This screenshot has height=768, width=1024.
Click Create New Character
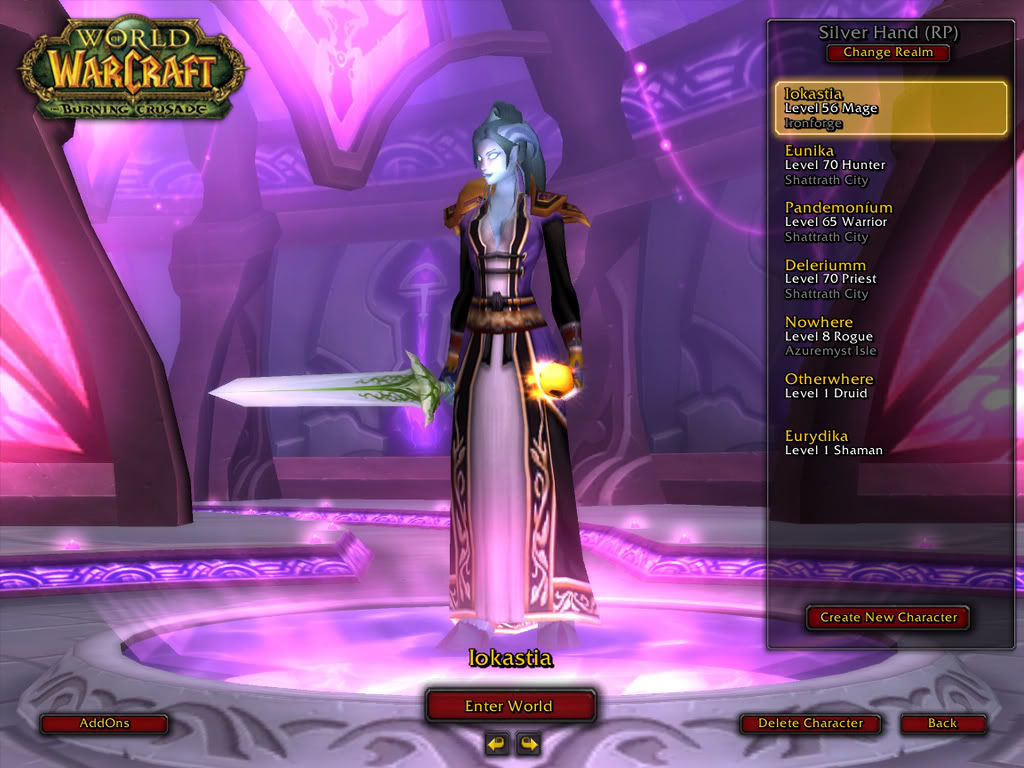(x=888, y=618)
